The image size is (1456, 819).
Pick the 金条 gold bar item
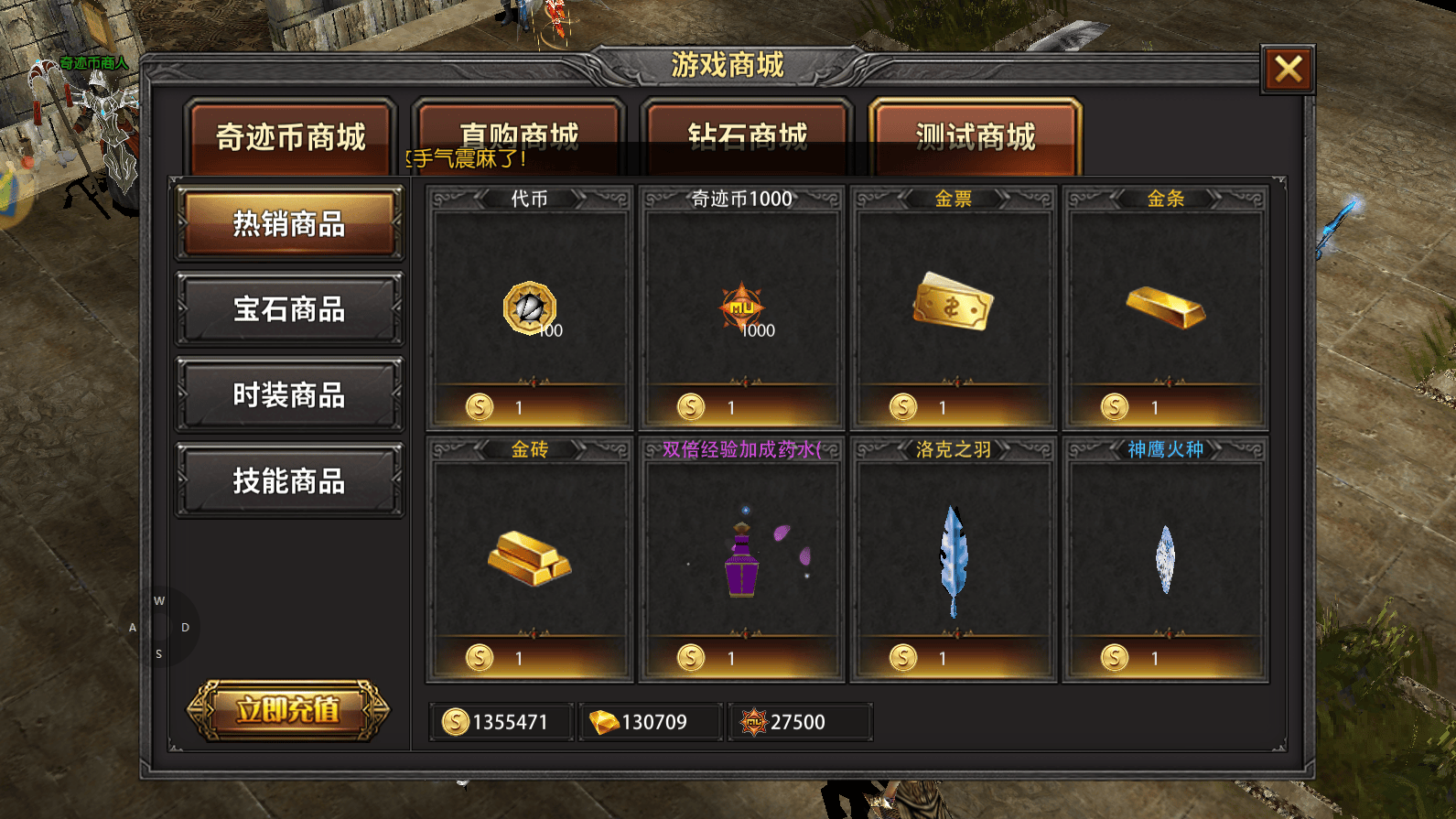point(1165,308)
